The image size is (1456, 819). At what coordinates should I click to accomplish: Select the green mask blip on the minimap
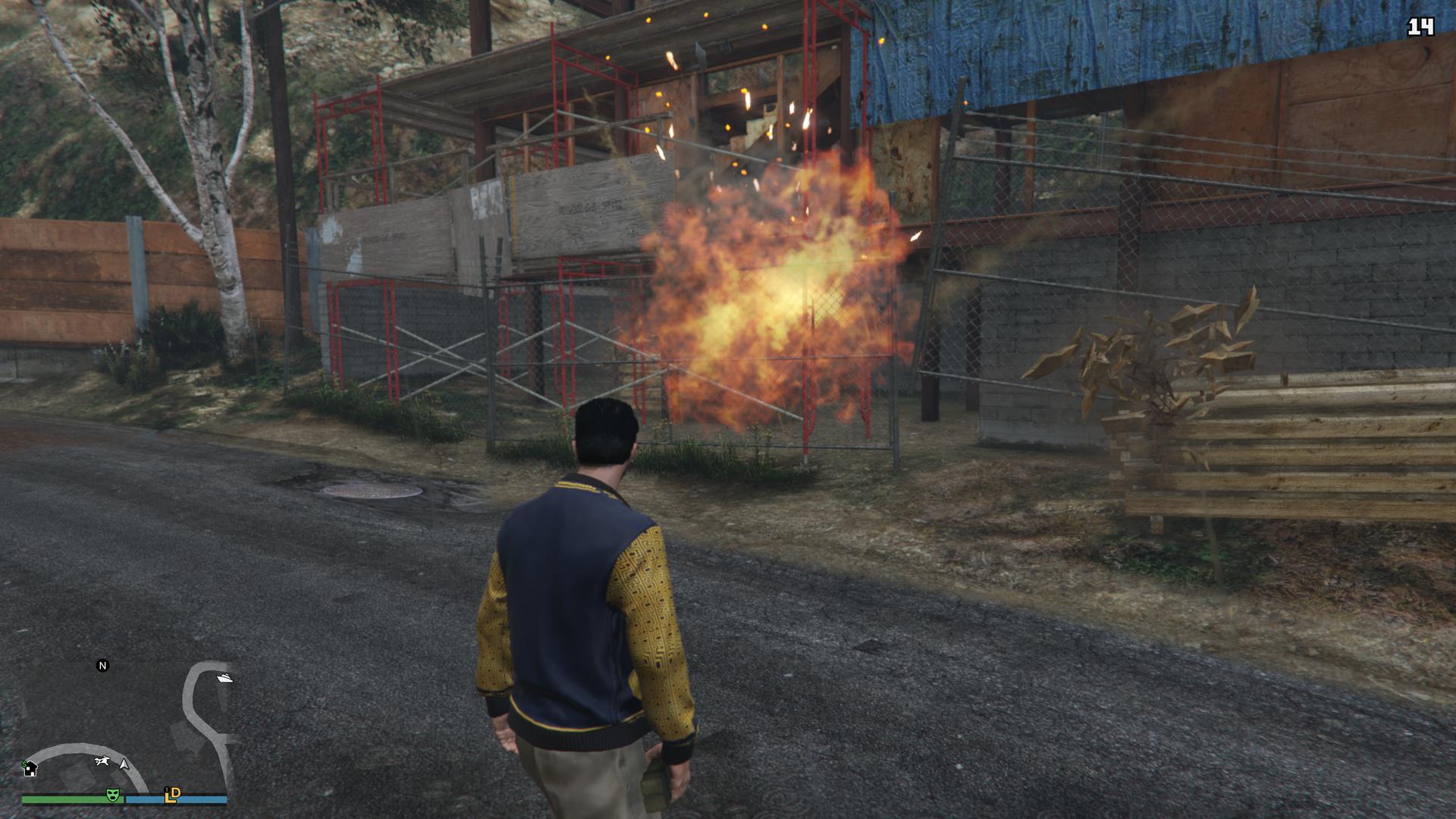[x=112, y=795]
